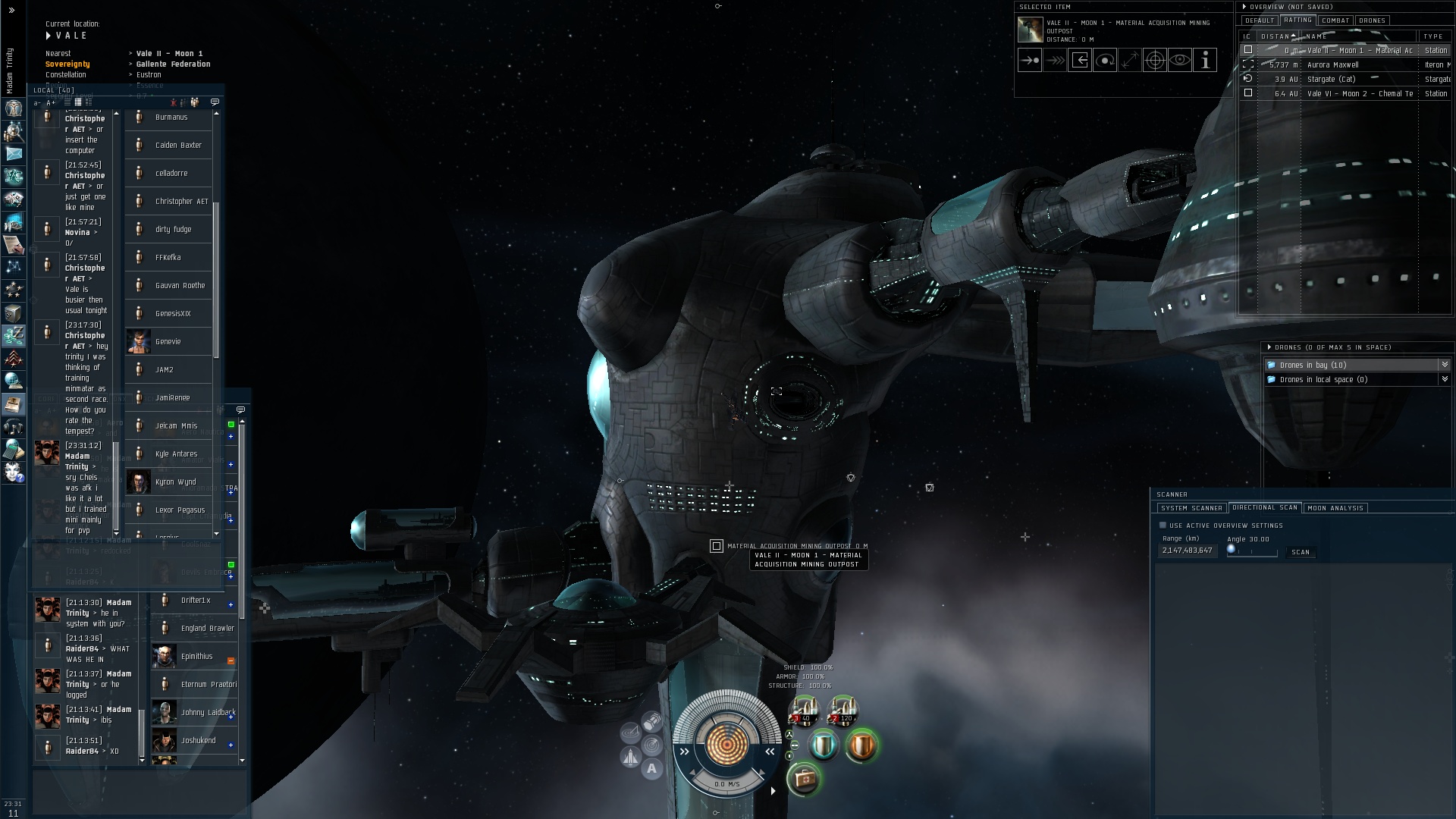Fire the weapon group showing 120 ammo

click(843, 711)
